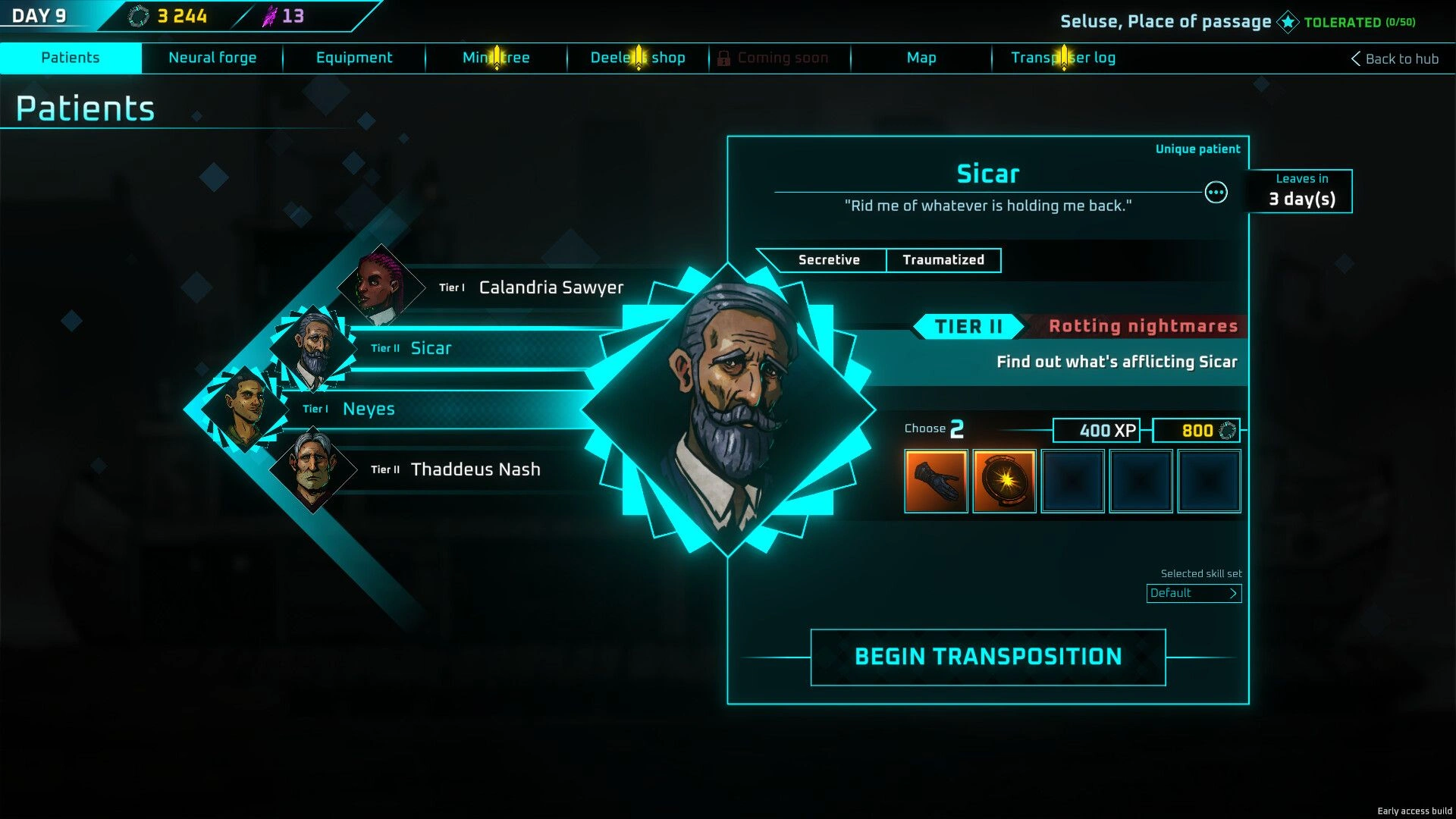Choose patient Neyes
The image size is (1456, 819).
click(369, 409)
